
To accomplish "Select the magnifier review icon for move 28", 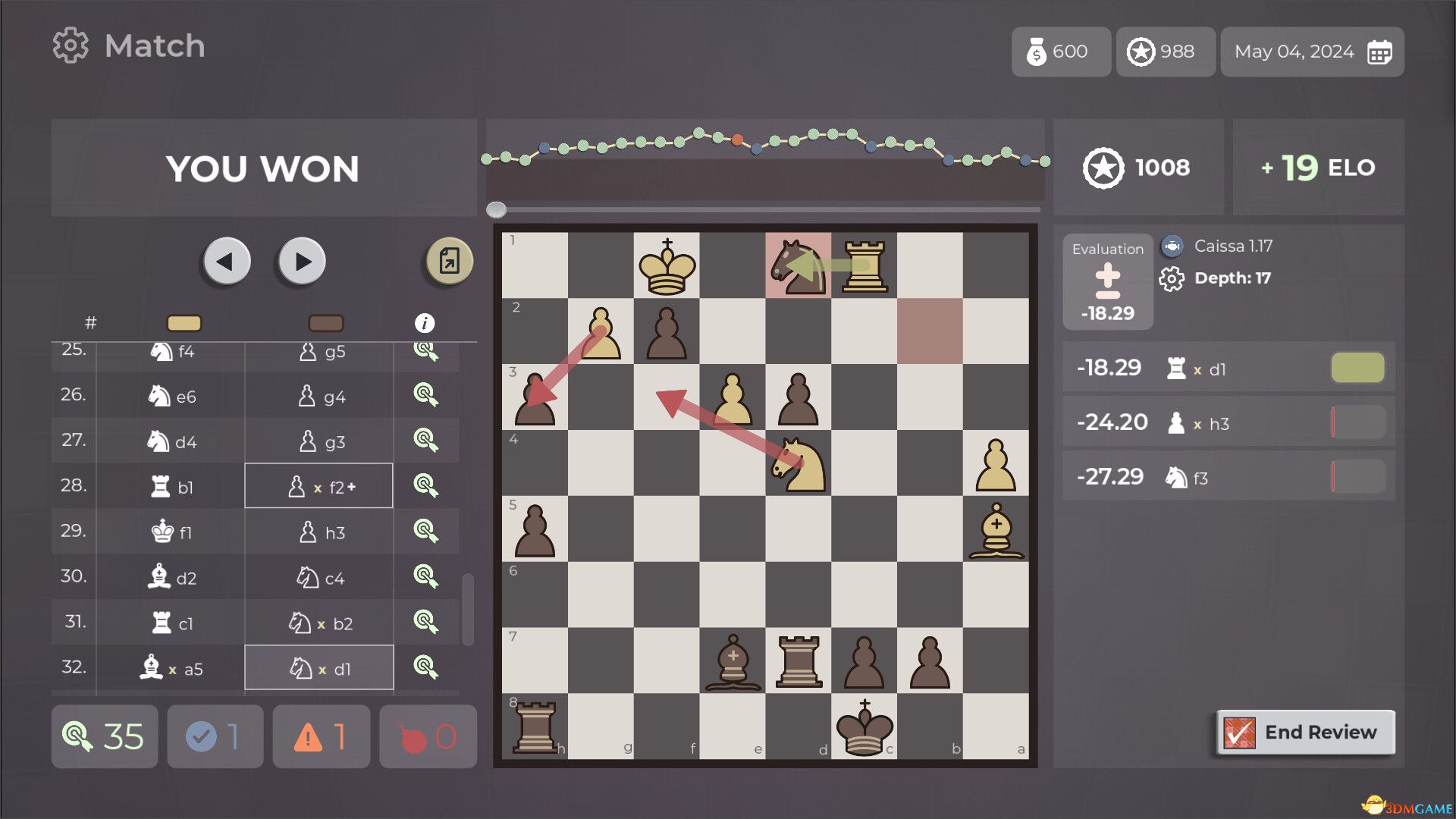I will coord(427,486).
